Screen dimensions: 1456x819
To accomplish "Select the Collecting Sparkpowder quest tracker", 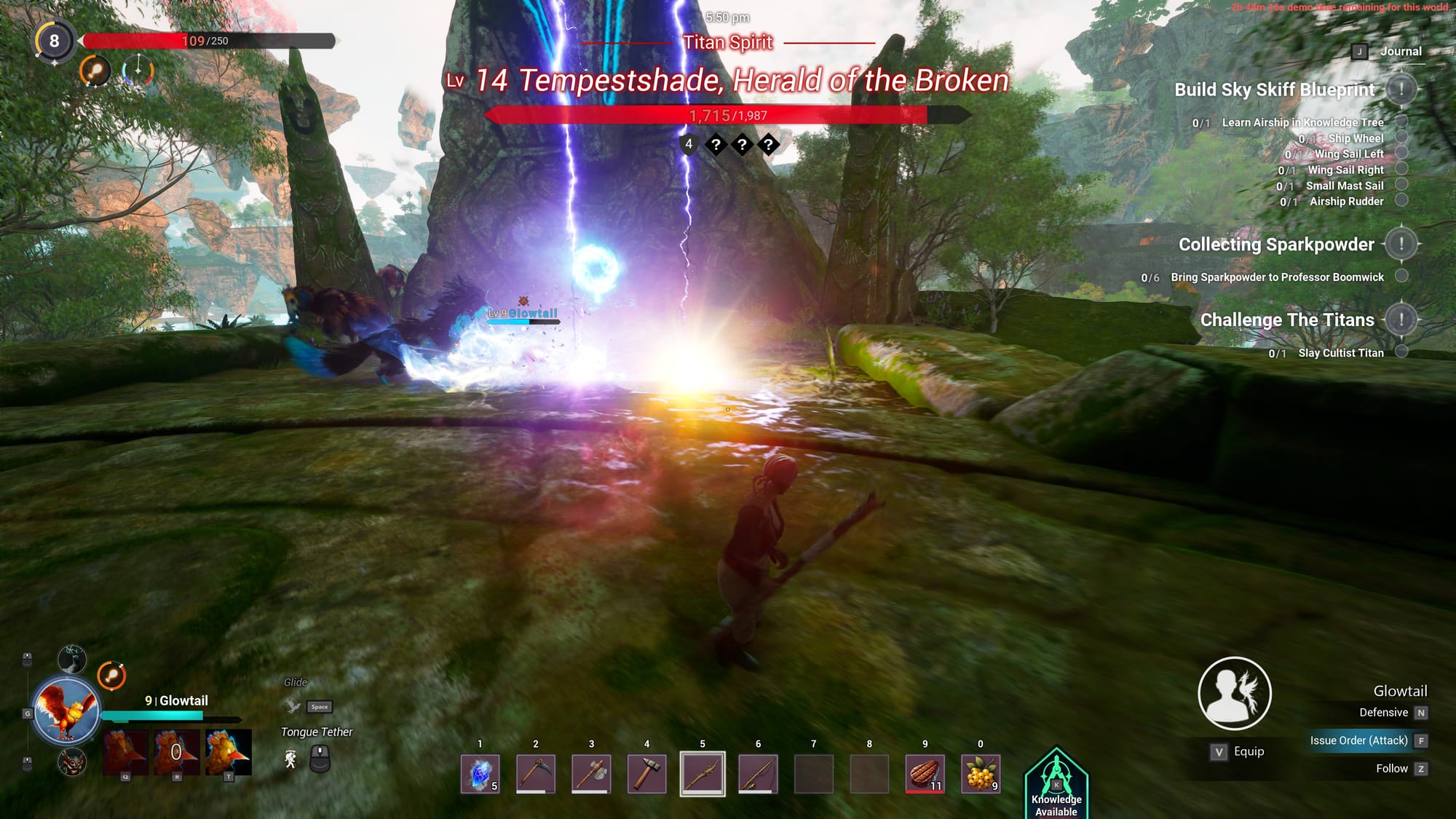I will point(1276,245).
